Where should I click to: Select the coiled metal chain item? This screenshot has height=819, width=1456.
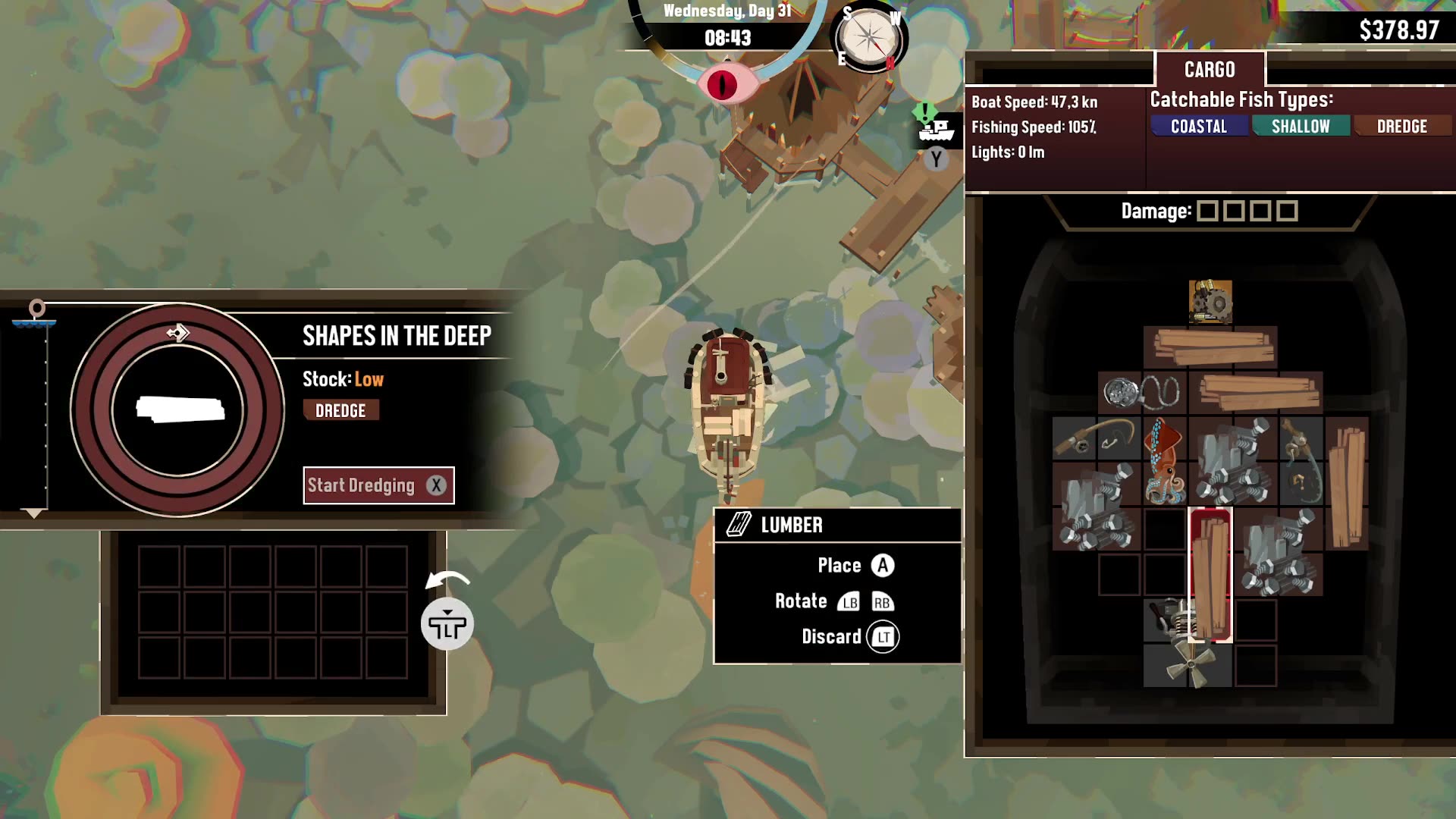point(1142,393)
